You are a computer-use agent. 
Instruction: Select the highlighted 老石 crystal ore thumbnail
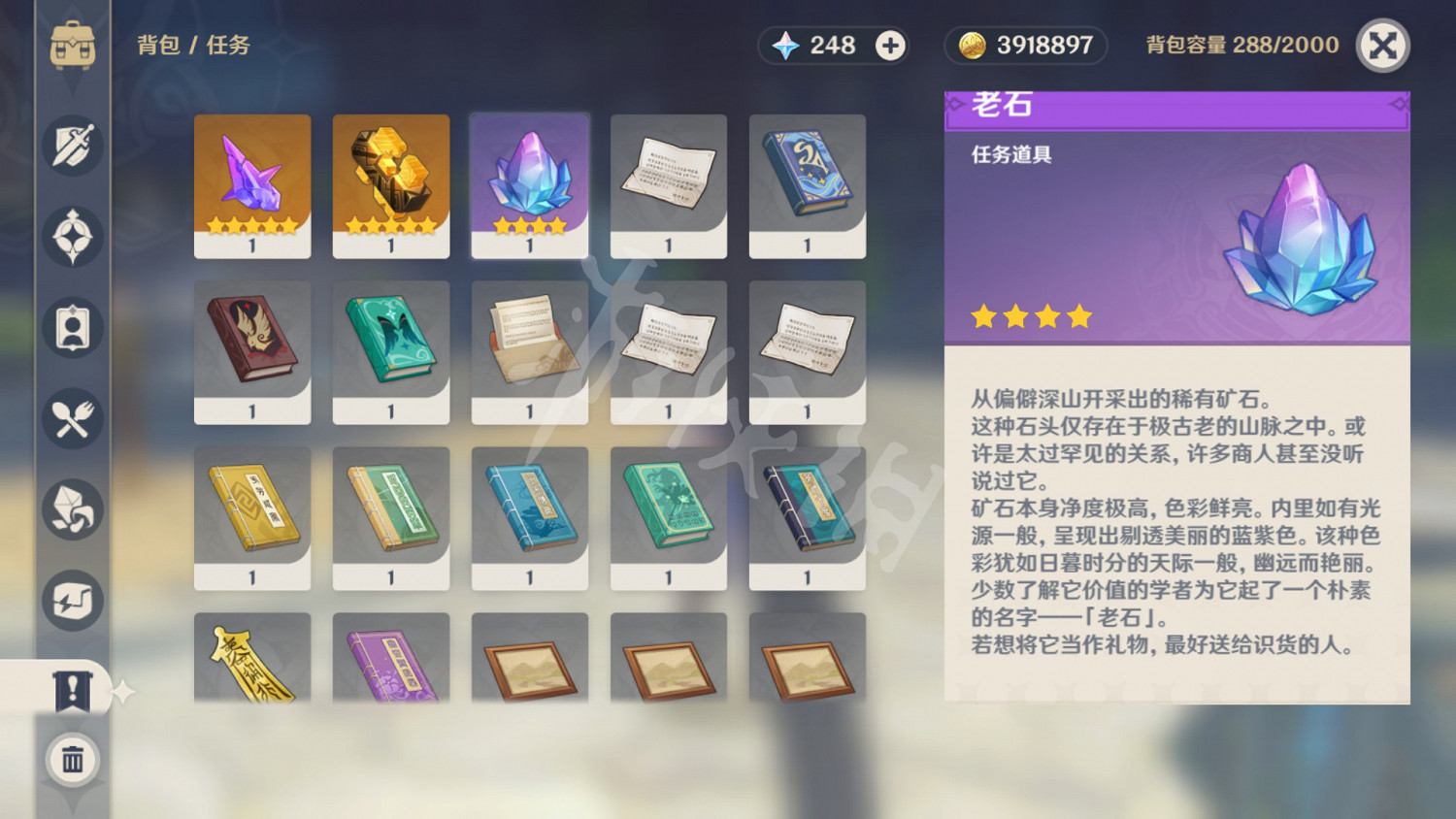point(530,184)
